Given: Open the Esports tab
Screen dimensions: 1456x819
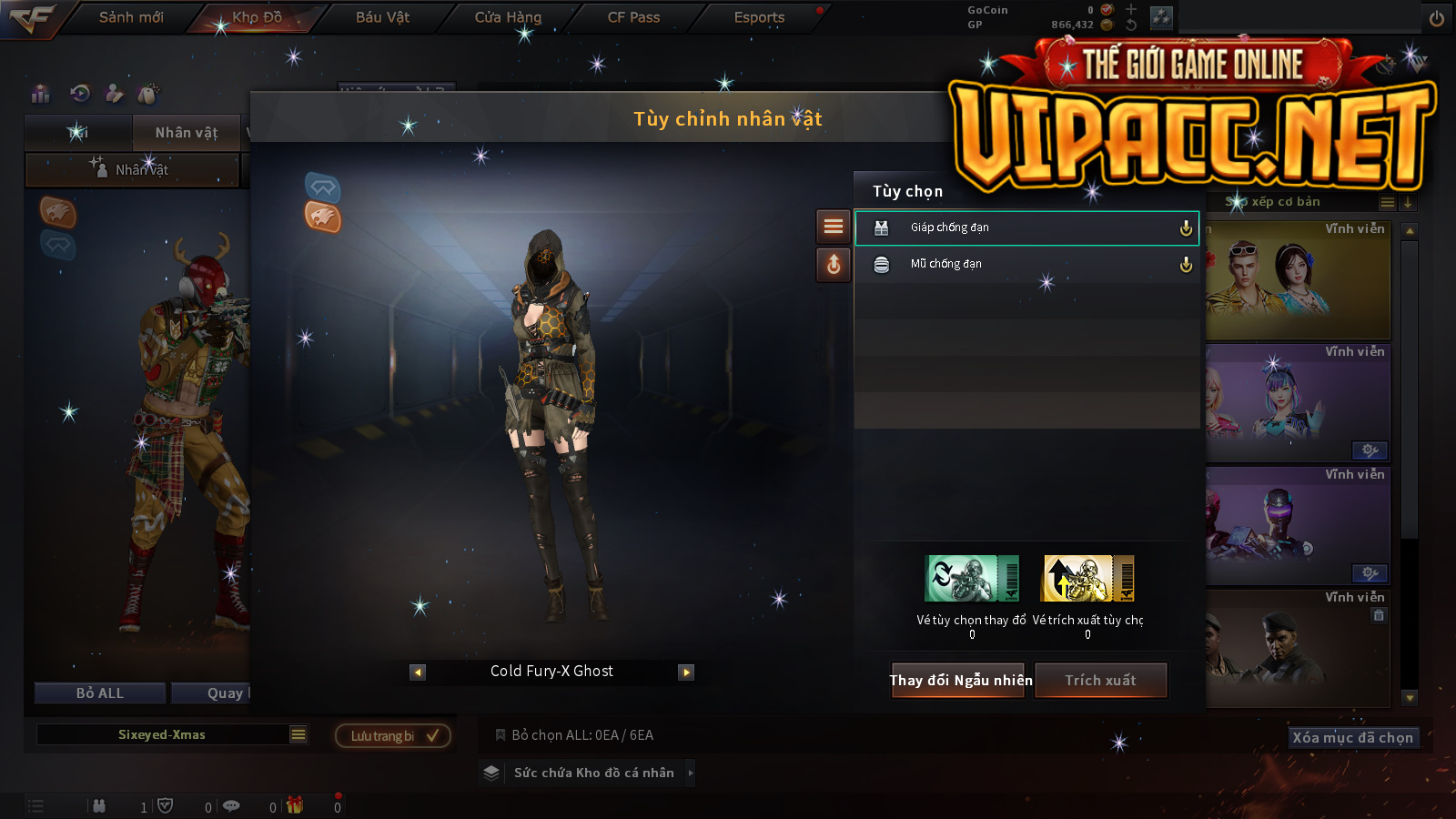Looking at the screenshot, I should 759,17.
